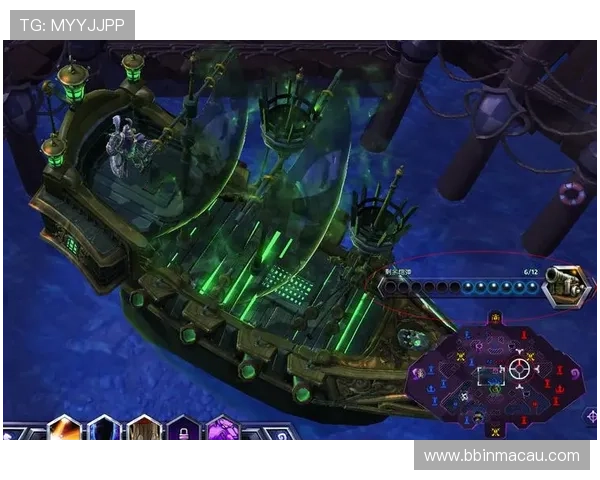Screen dimensions: 600x480
Task: Trigger the brown wooden ability icon
Action: 143,431
